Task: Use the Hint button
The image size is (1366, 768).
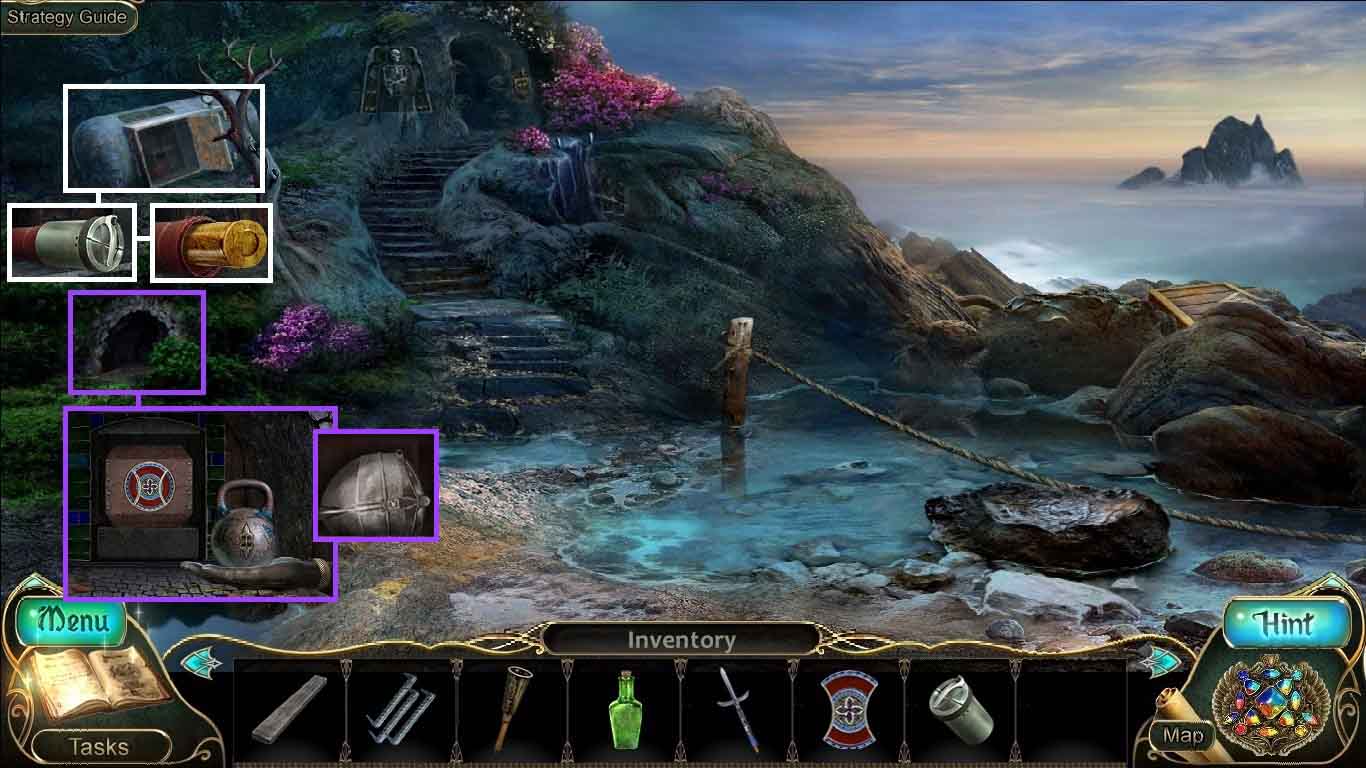Action: (x=1283, y=623)
